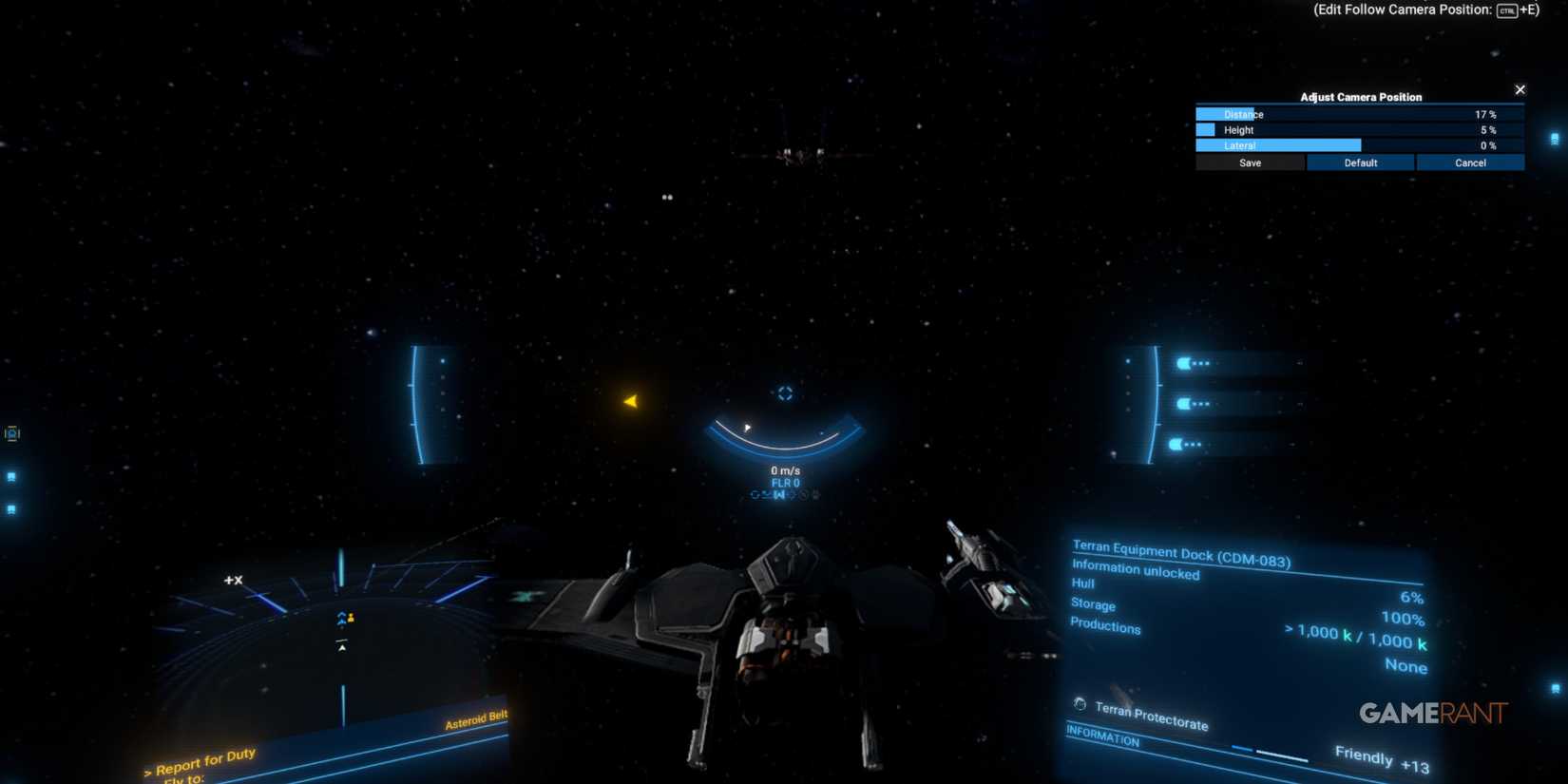Screen dimensions: 1568x784
Task: Click the yellow target arrow indicator
Action: point(631,400)
